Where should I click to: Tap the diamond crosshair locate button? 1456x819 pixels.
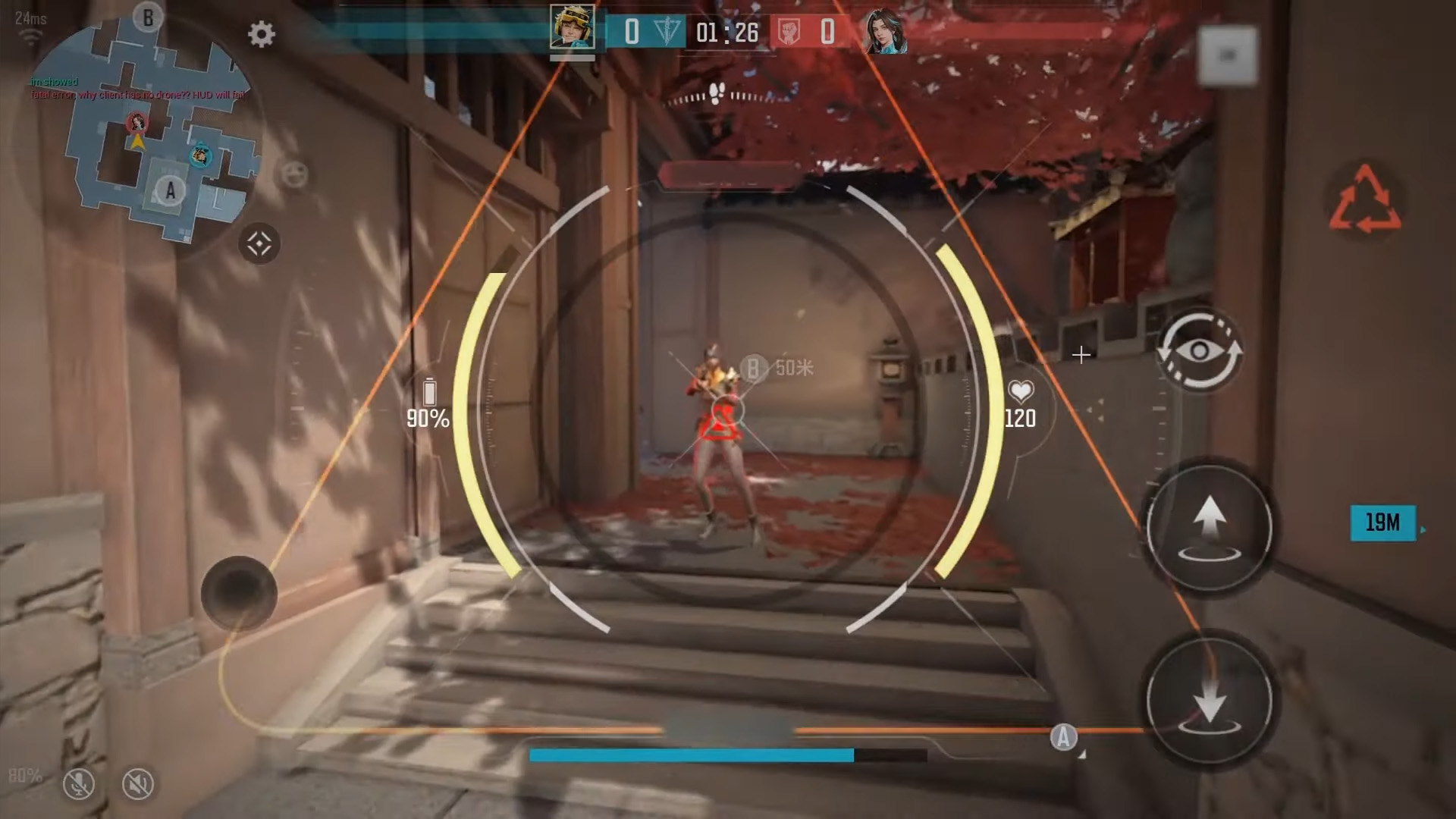pos(259,244)
